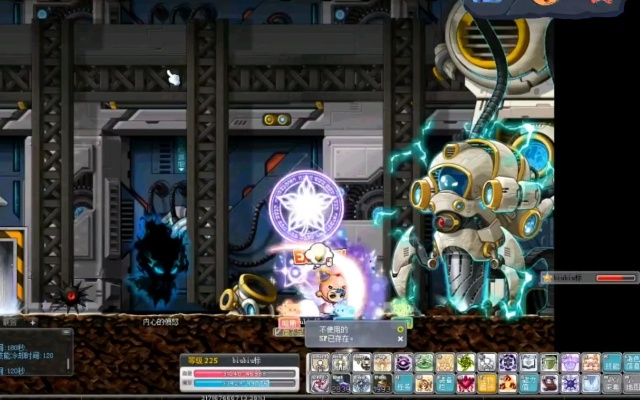Activate the purple spiky orb skill

(x=568, y=383)
